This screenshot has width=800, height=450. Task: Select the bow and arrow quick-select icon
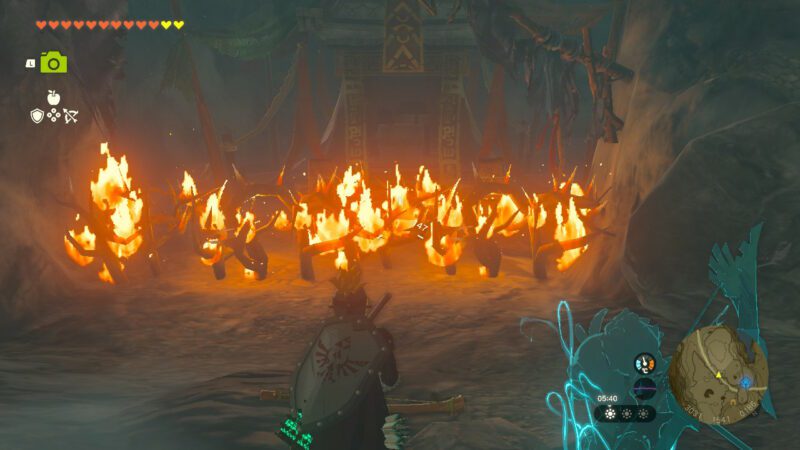(70, 116)
